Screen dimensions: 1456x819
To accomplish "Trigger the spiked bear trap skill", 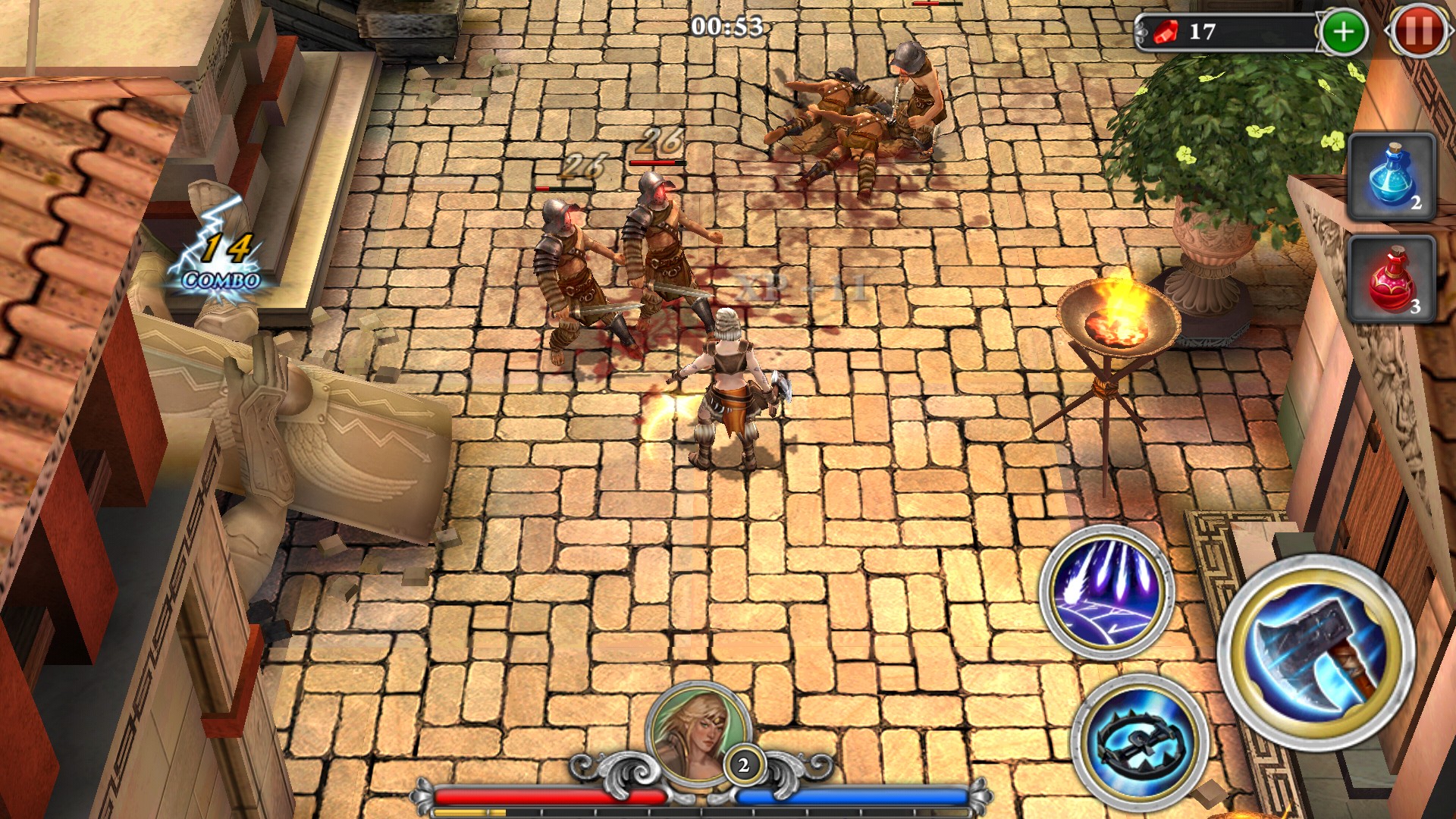I will coord(1139,739).
